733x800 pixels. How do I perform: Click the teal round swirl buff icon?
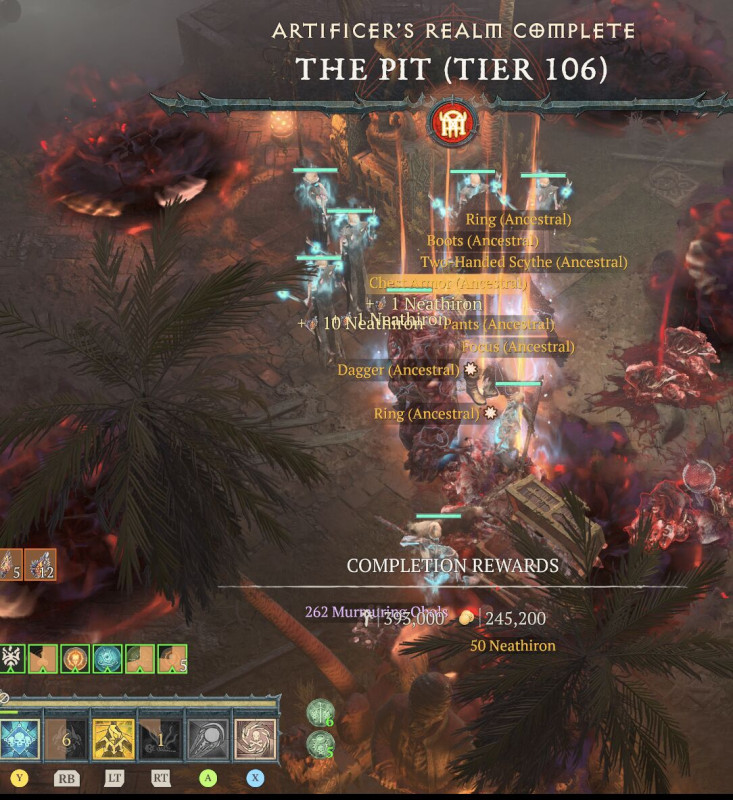[x=107, y=659]
